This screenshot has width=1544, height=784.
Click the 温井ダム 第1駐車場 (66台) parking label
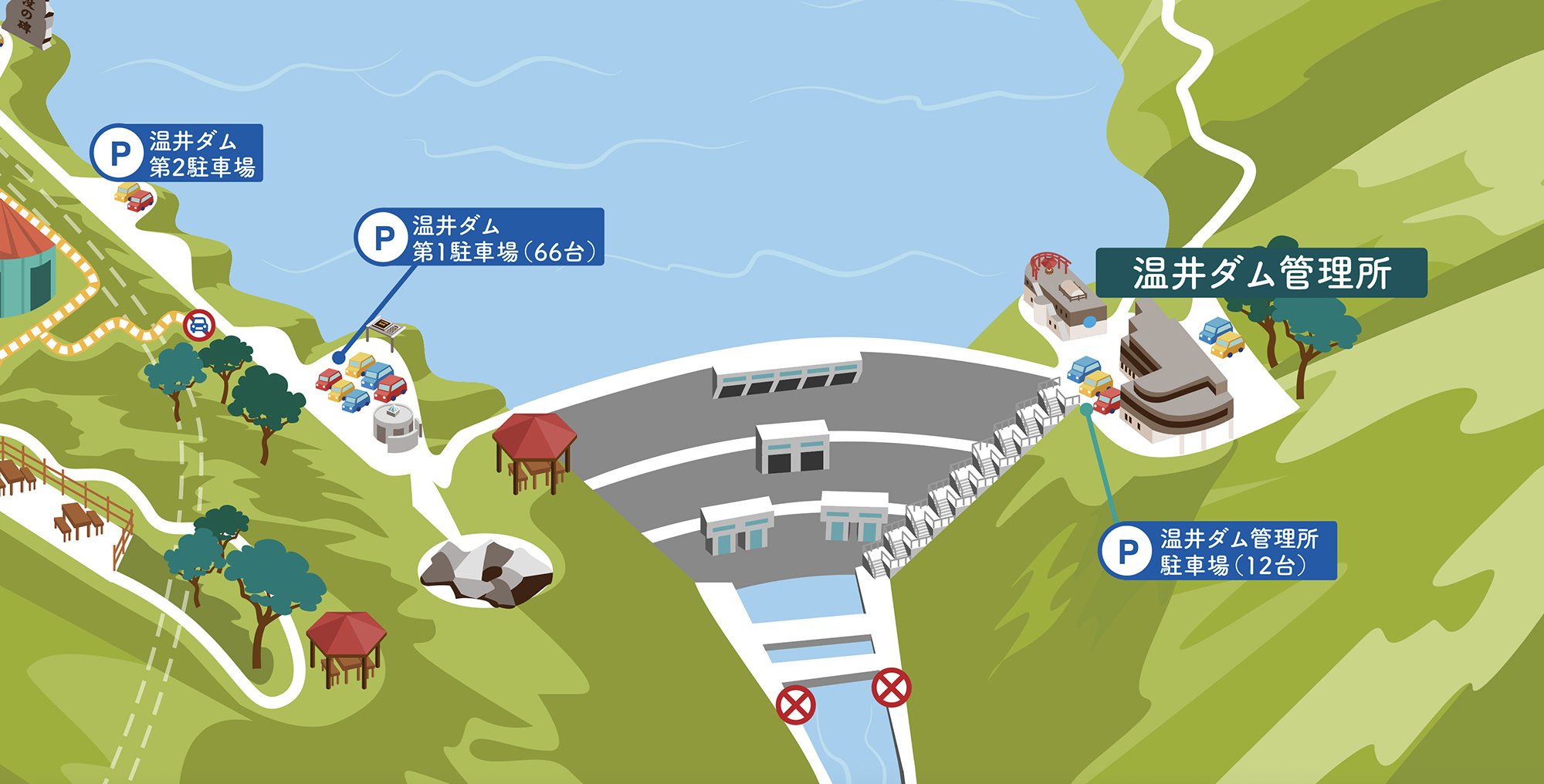click(480, 238)
